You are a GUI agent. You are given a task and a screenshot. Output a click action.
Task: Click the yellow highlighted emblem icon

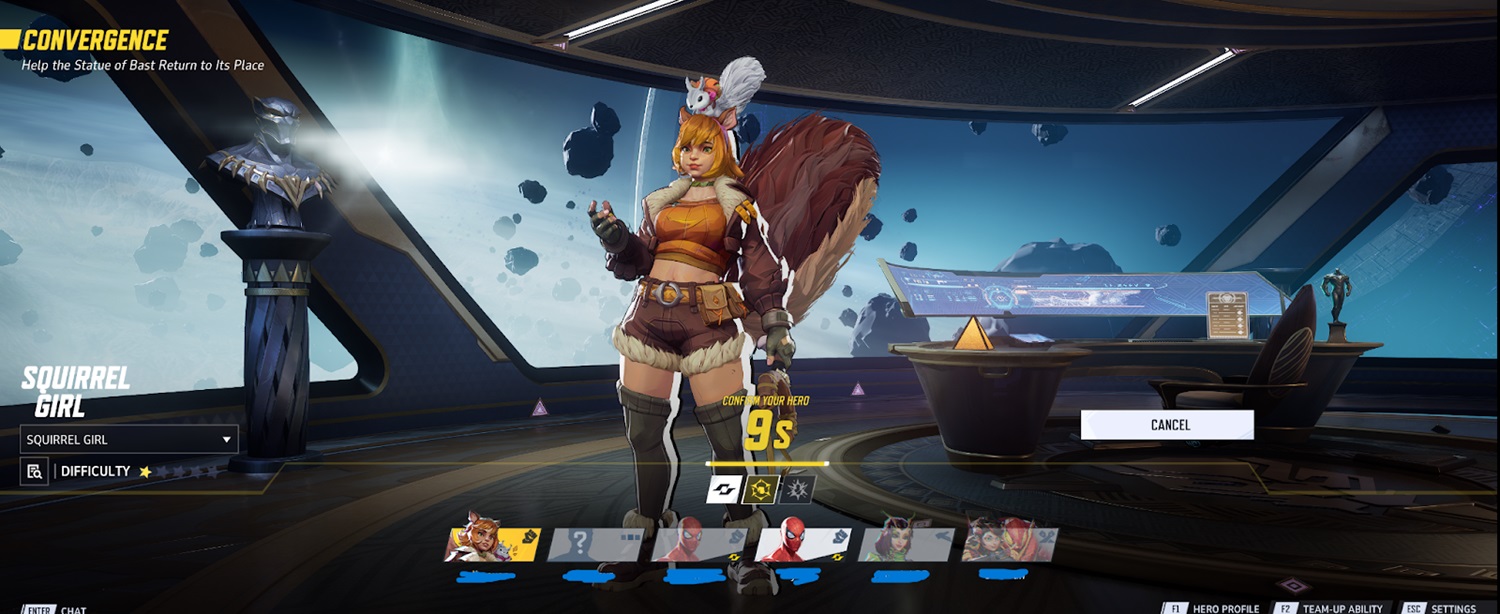(761, 490)
